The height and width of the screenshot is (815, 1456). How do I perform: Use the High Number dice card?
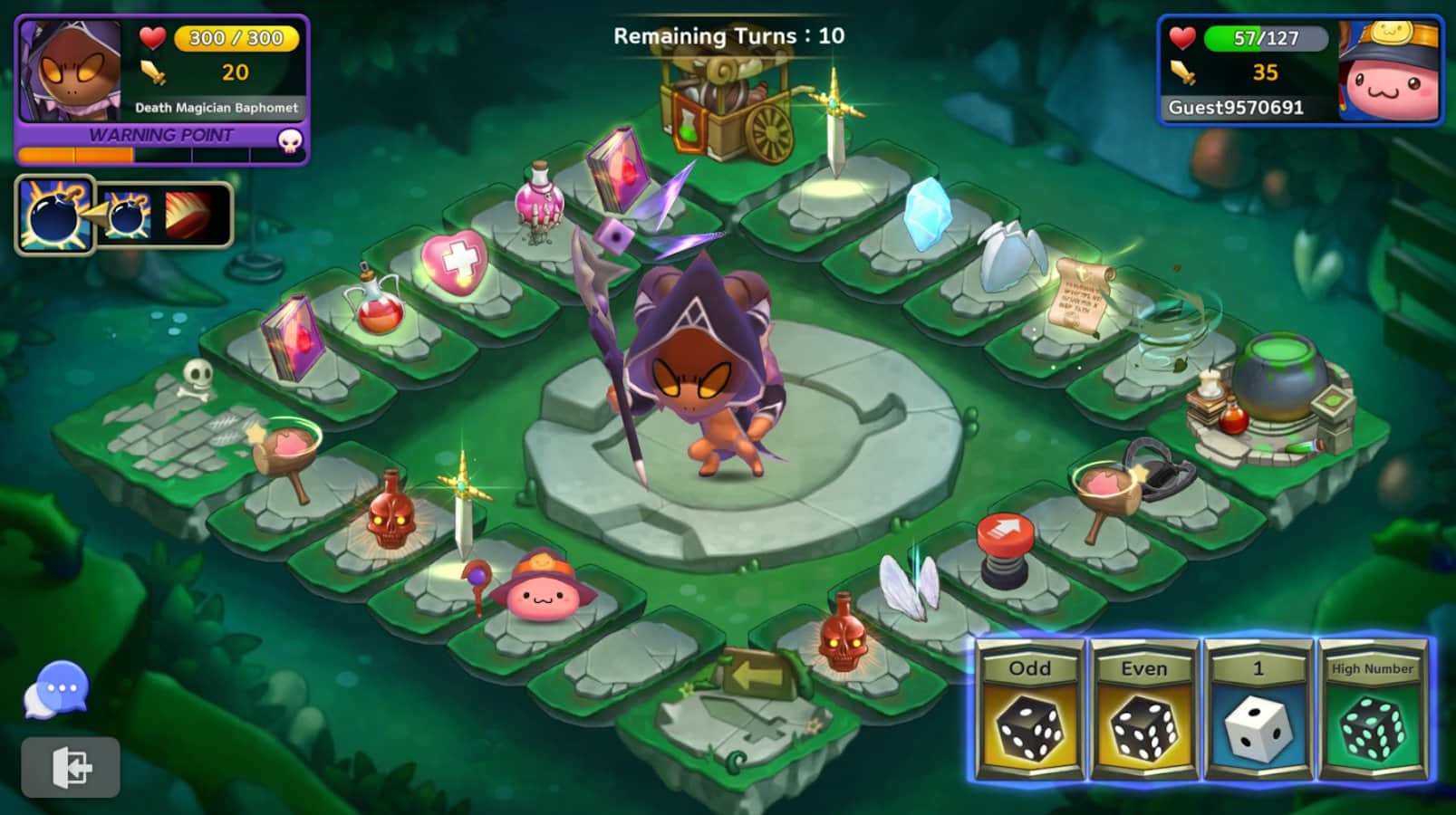click(x=1372, y=710)
